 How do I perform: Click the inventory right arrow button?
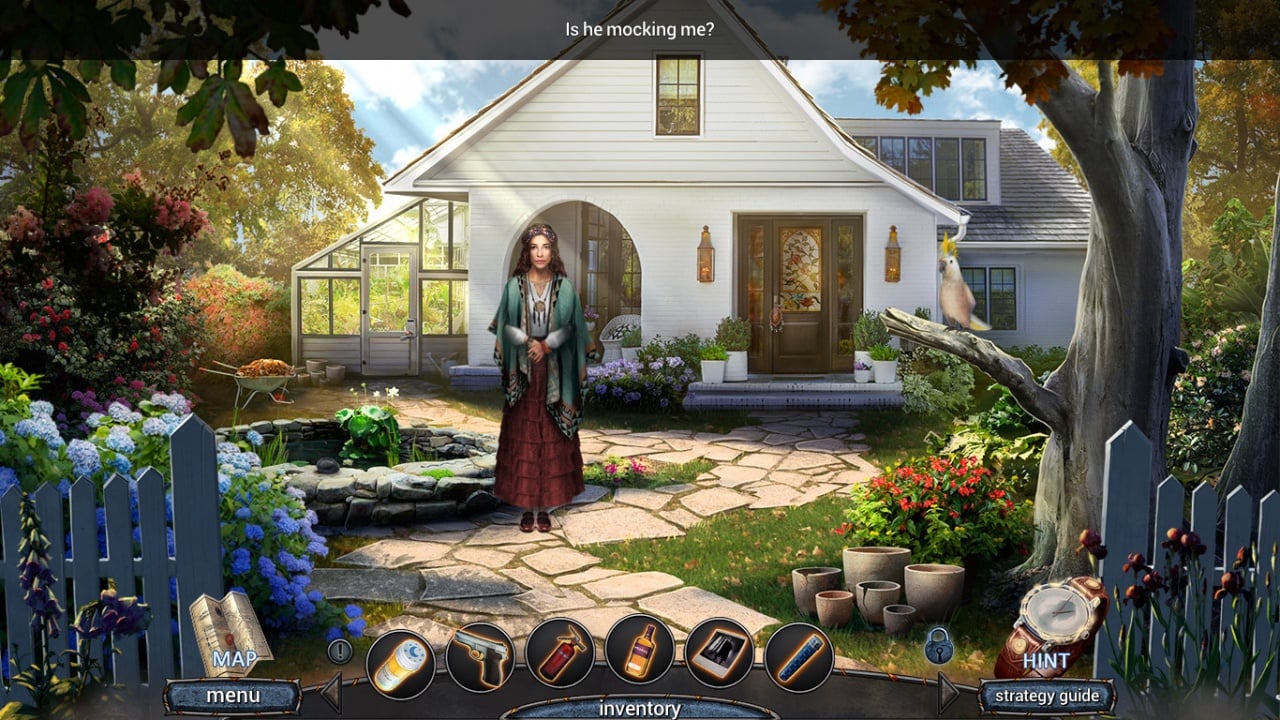(948, 692)
